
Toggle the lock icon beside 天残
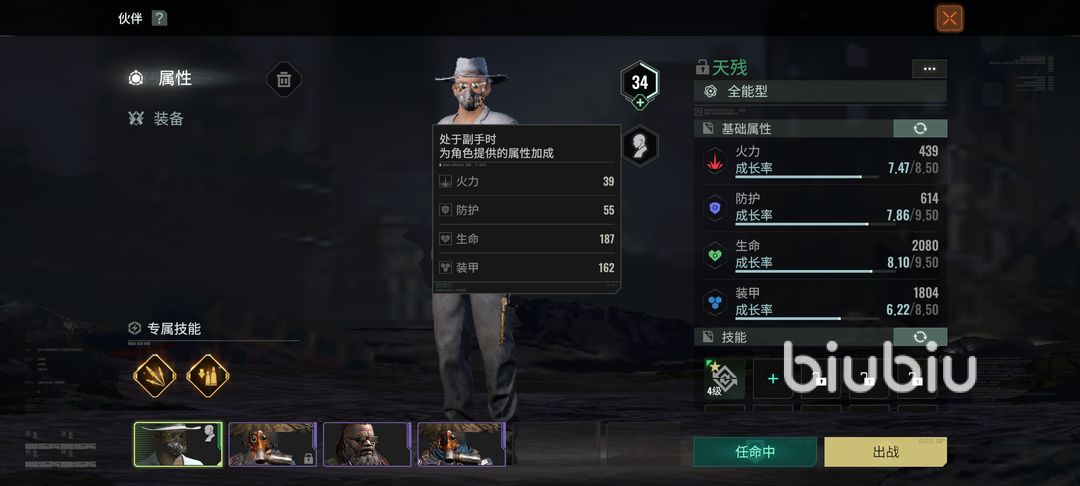[x=702, y=67]
